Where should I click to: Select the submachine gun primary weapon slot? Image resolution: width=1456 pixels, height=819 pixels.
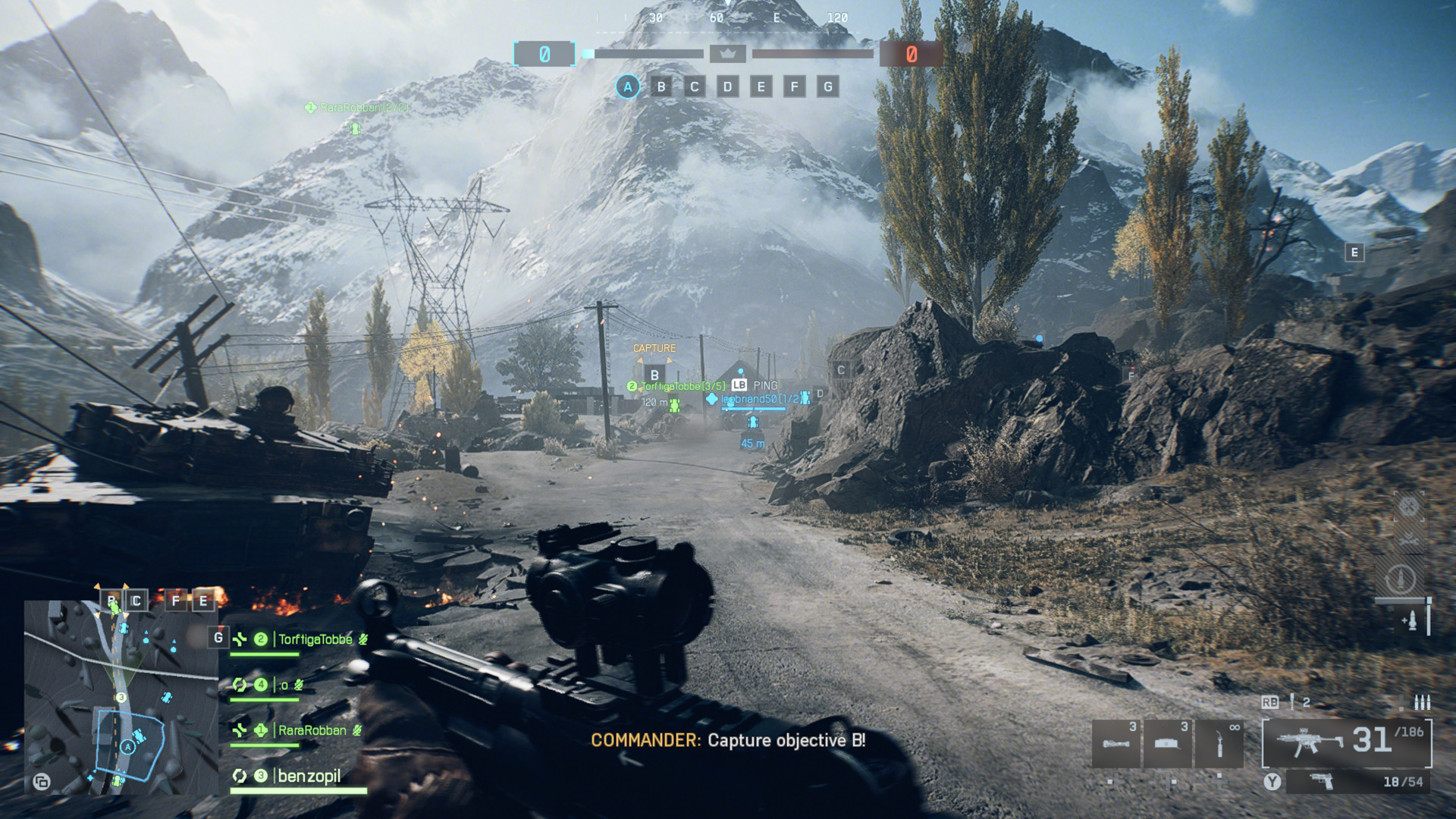click(x=1346, y=742)
